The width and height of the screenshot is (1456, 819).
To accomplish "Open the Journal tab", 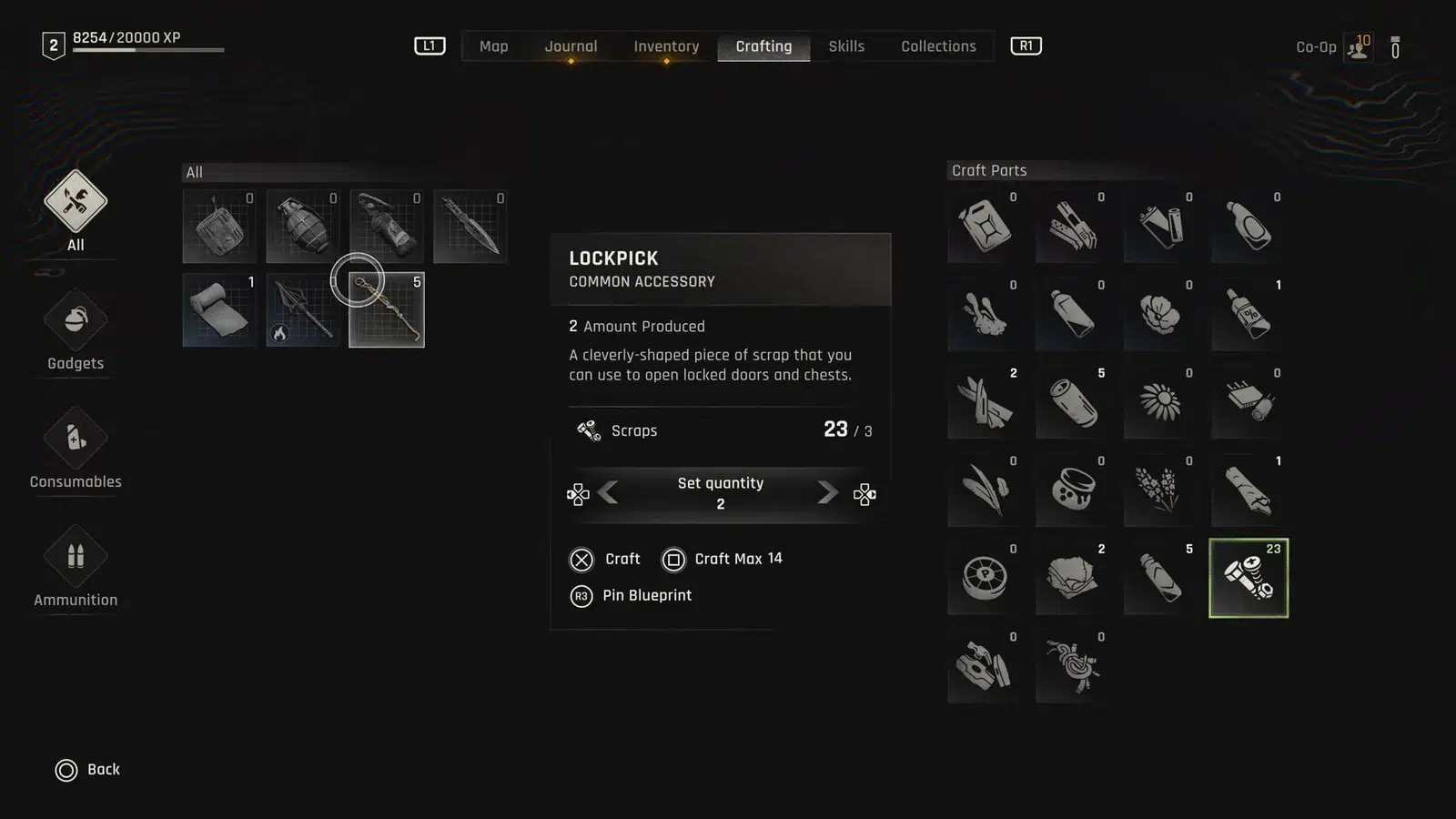I will pyautogui.click(x=571, y=46).
